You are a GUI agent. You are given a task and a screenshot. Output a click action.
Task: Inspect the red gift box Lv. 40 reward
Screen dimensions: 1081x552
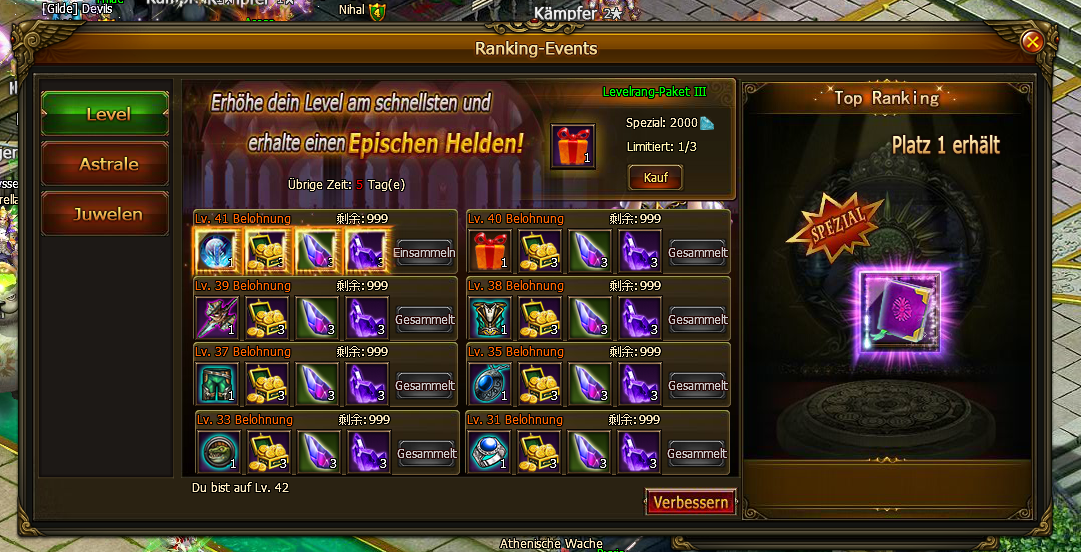[x=489, y=251]
